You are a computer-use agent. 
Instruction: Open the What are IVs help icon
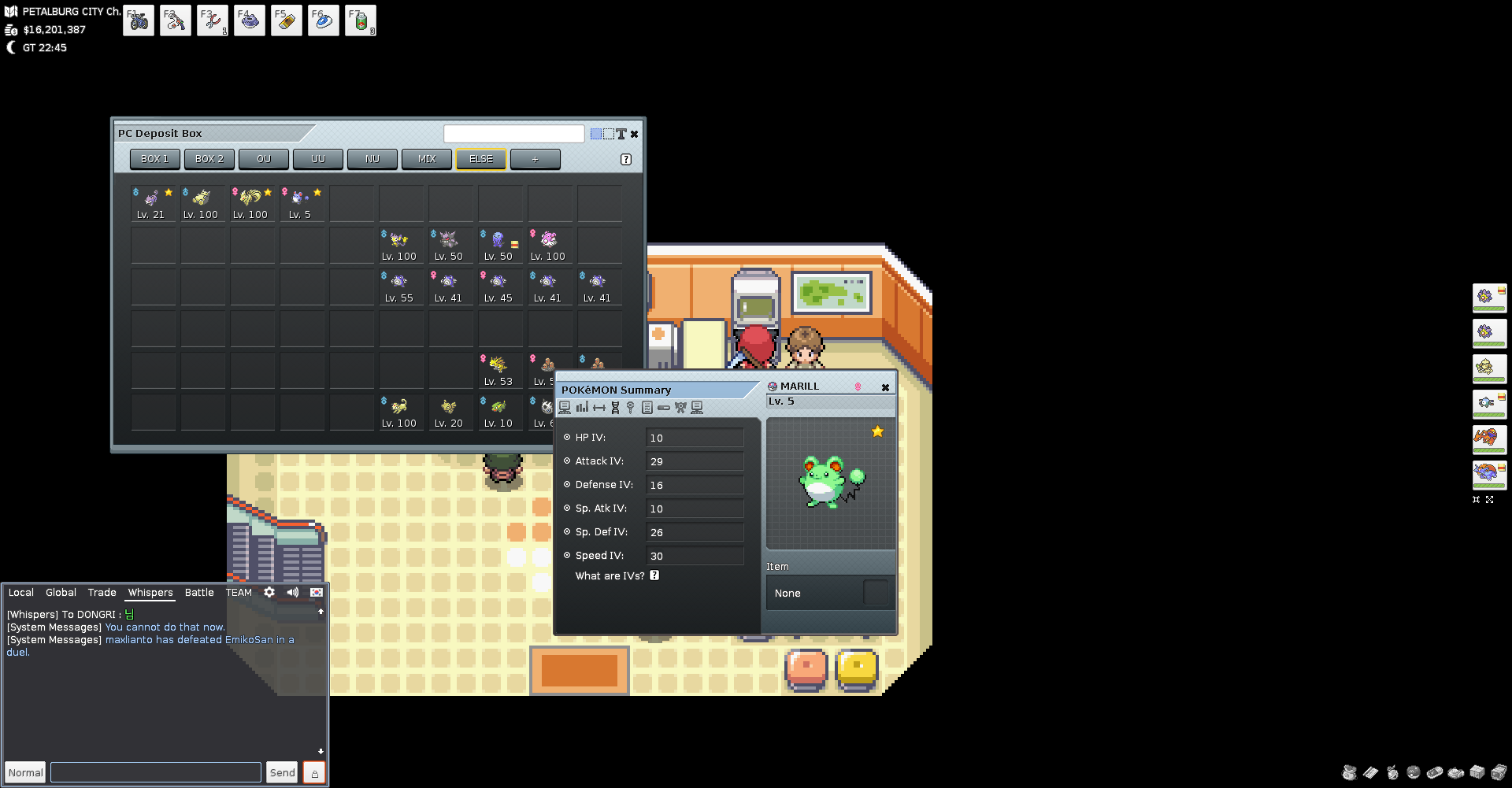[x=654, y=575]
